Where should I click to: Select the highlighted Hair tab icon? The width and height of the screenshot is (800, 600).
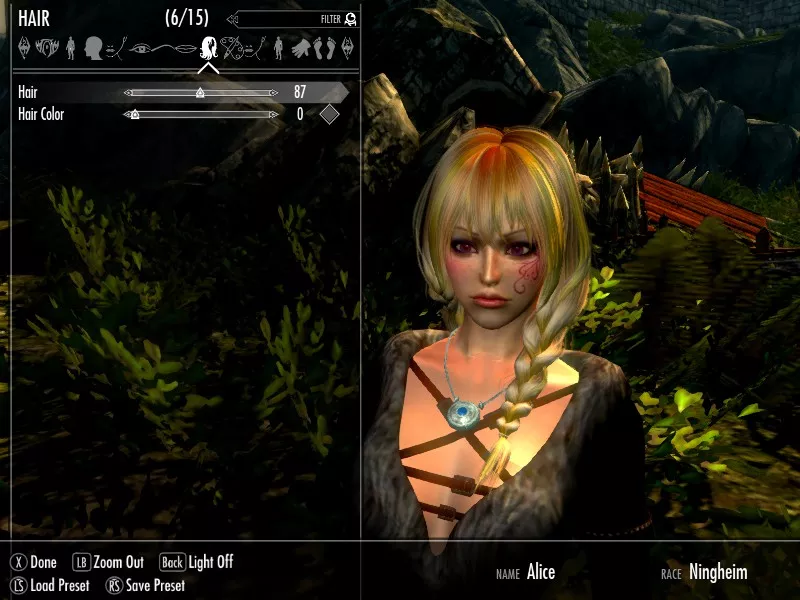(x=210, y=47)
